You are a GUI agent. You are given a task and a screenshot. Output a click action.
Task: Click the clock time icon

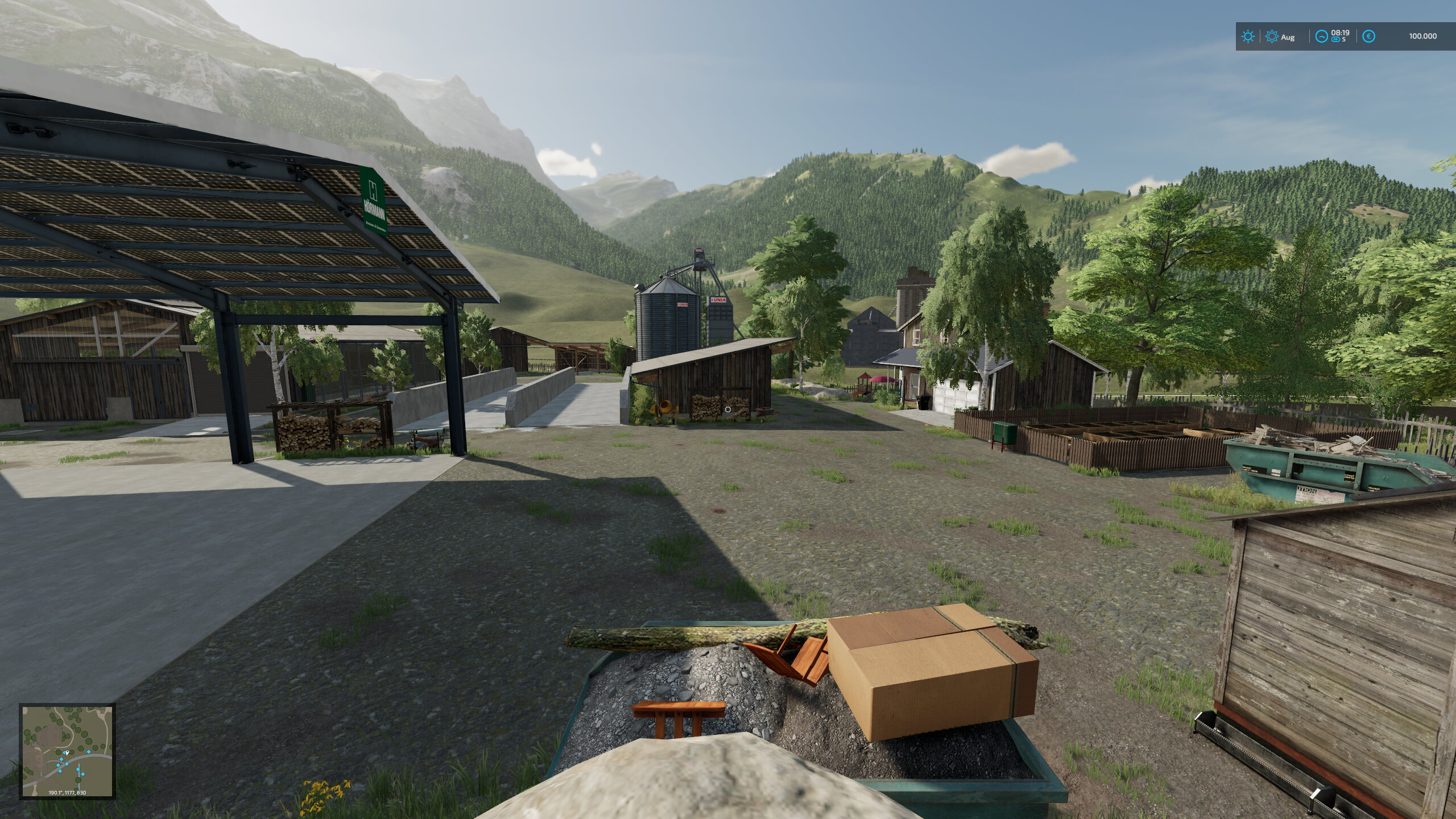pyautogui.click(x=1321, y=36)
